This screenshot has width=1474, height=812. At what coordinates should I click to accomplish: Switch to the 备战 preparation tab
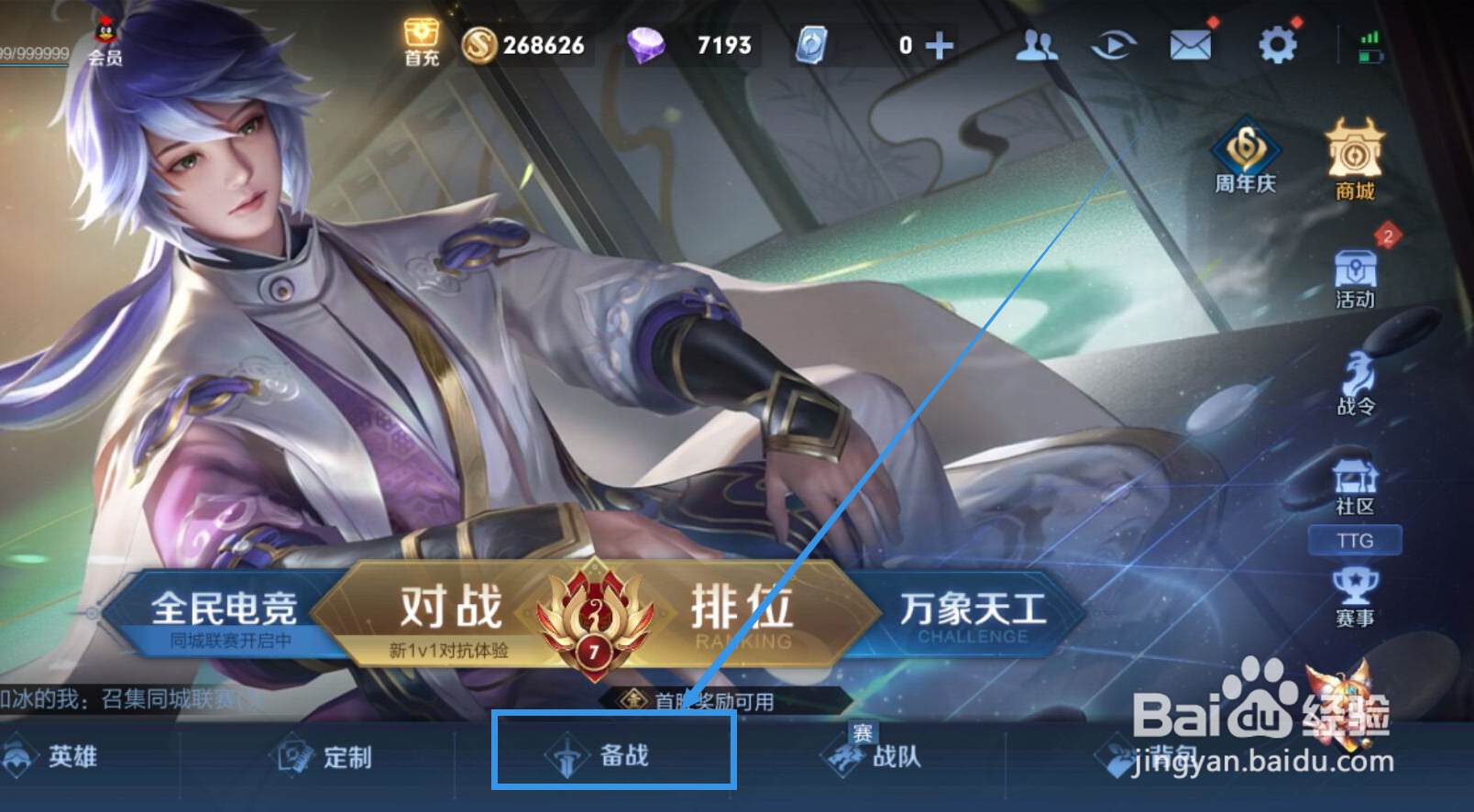click(x=612, y=758)
